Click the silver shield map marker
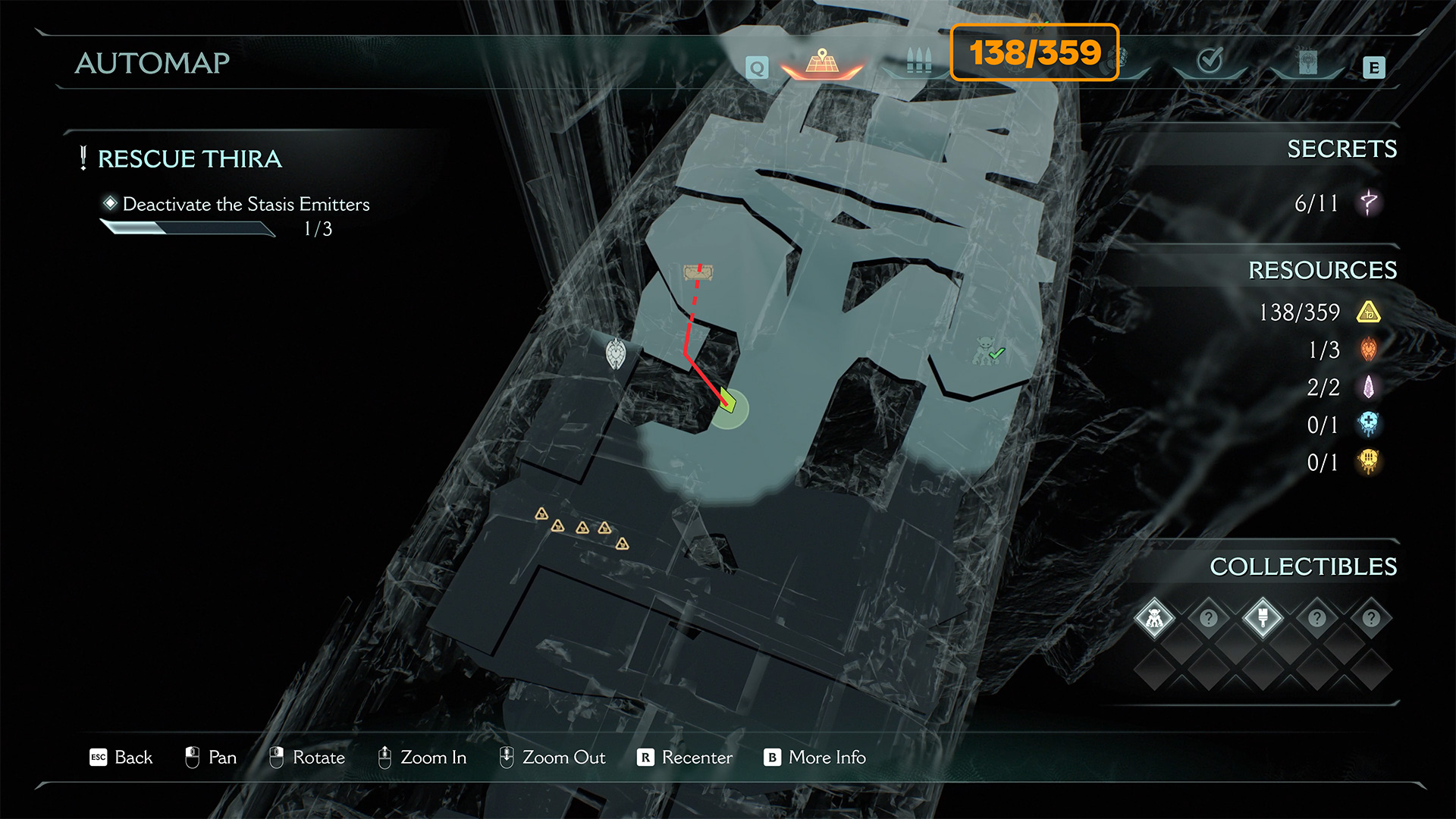This screenshot has width=1456, height=819. [x=616, y=354]
